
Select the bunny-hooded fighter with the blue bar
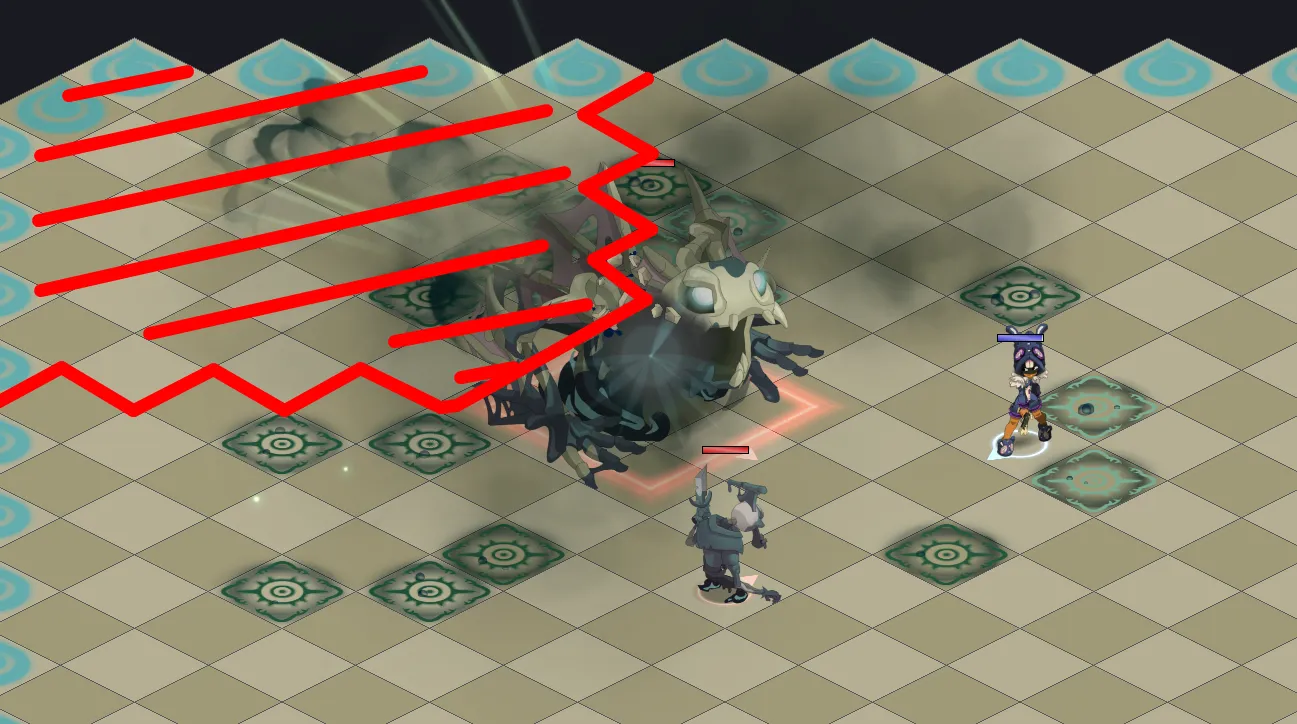pyautogui.click(x=1023, y=395)
